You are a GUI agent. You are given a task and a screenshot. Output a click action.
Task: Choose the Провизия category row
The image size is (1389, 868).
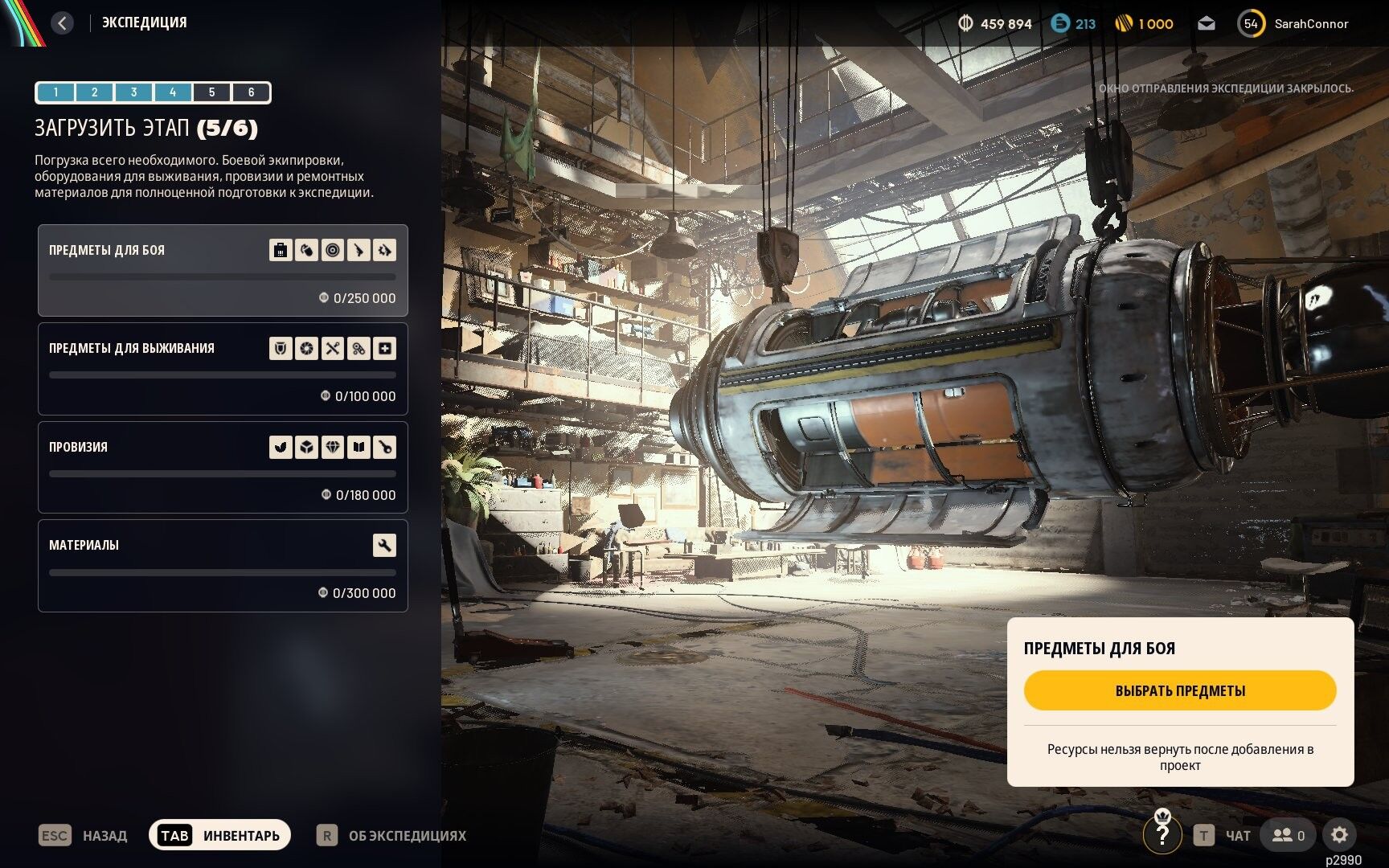(x=223, y=468)
